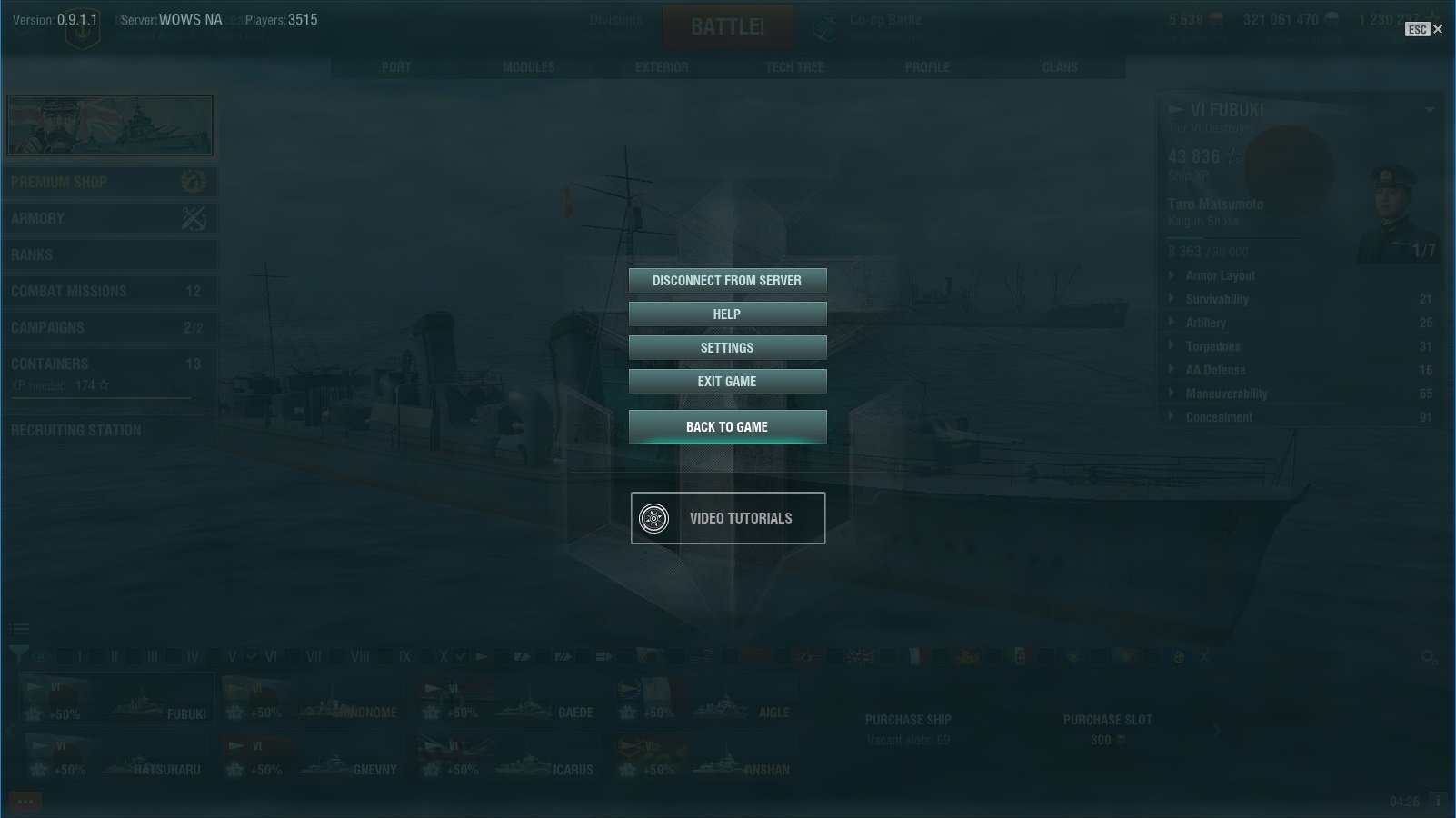This screenshot has height=818, width=1456.
Task: Choose Exit Game
Action: pyautogui.click(x=727, y=382)
